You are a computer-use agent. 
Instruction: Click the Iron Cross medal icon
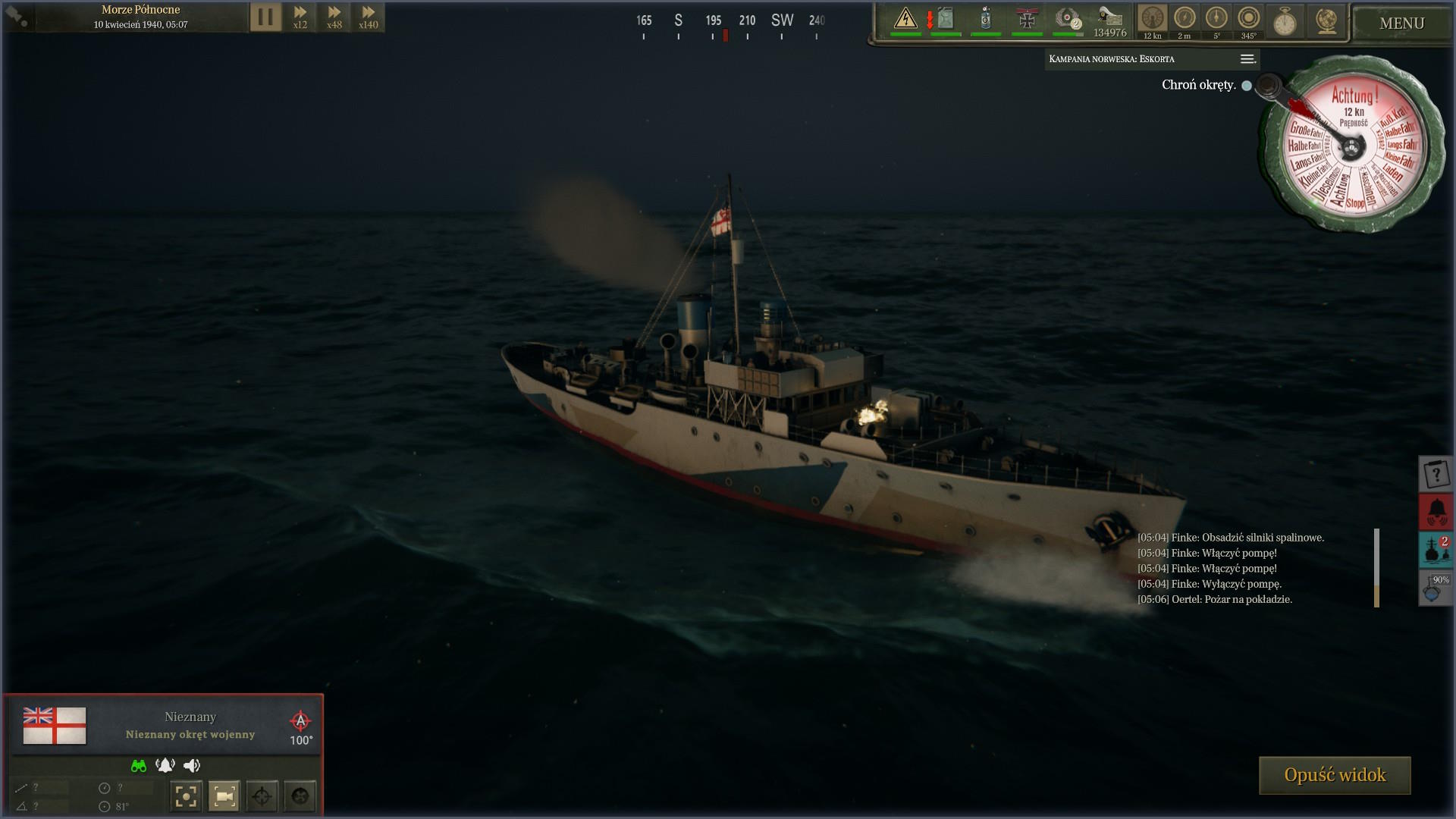click(1027, 19)
